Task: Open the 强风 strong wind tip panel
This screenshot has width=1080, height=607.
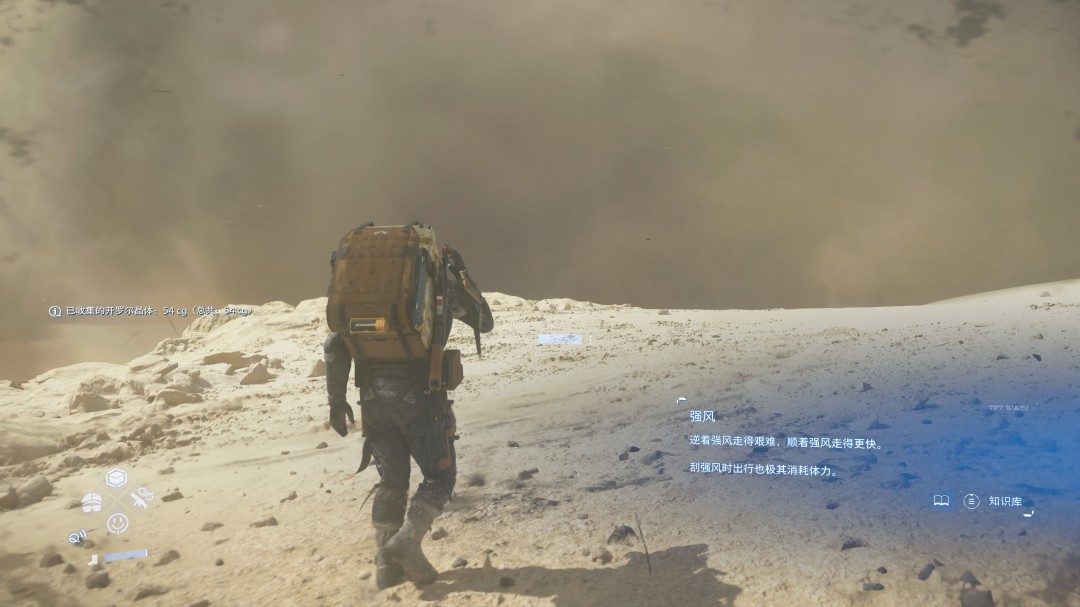Action: point(702,415)
